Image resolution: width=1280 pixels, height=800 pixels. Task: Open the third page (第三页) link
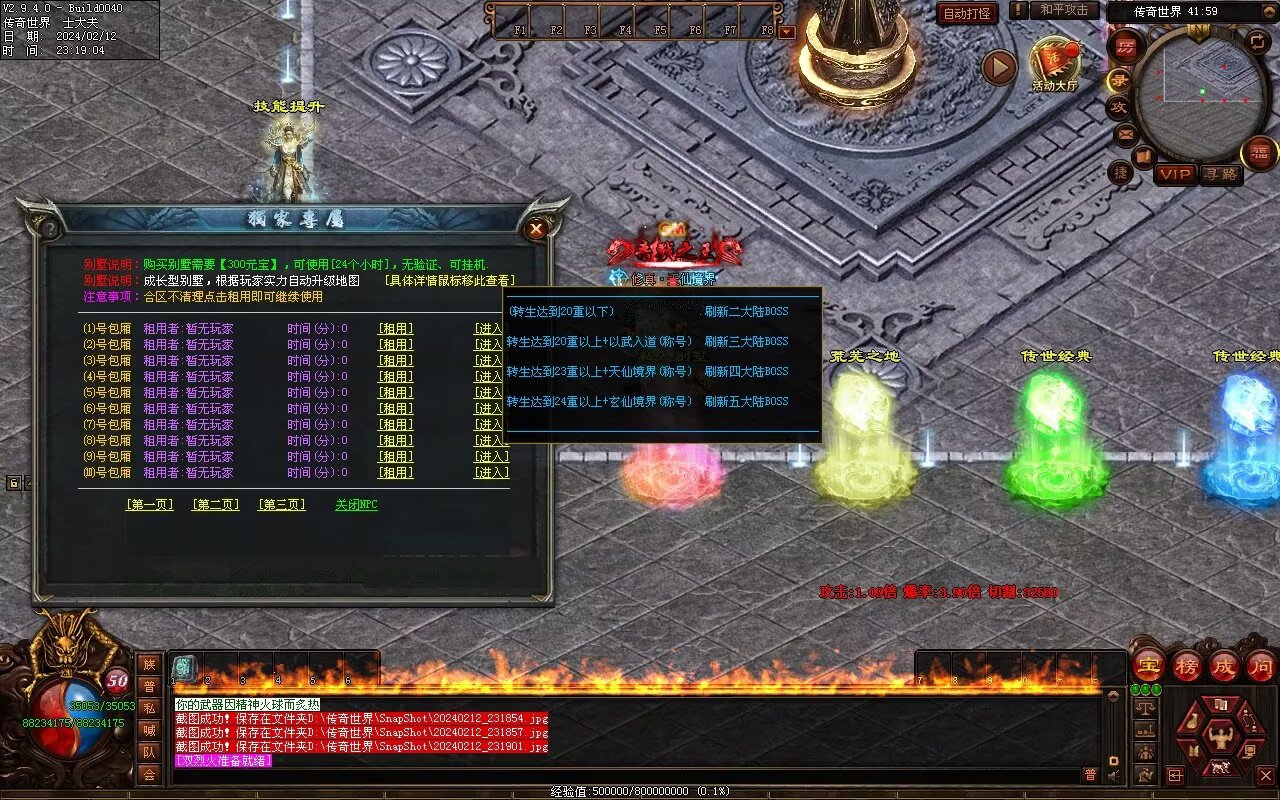tap(281, 505)
